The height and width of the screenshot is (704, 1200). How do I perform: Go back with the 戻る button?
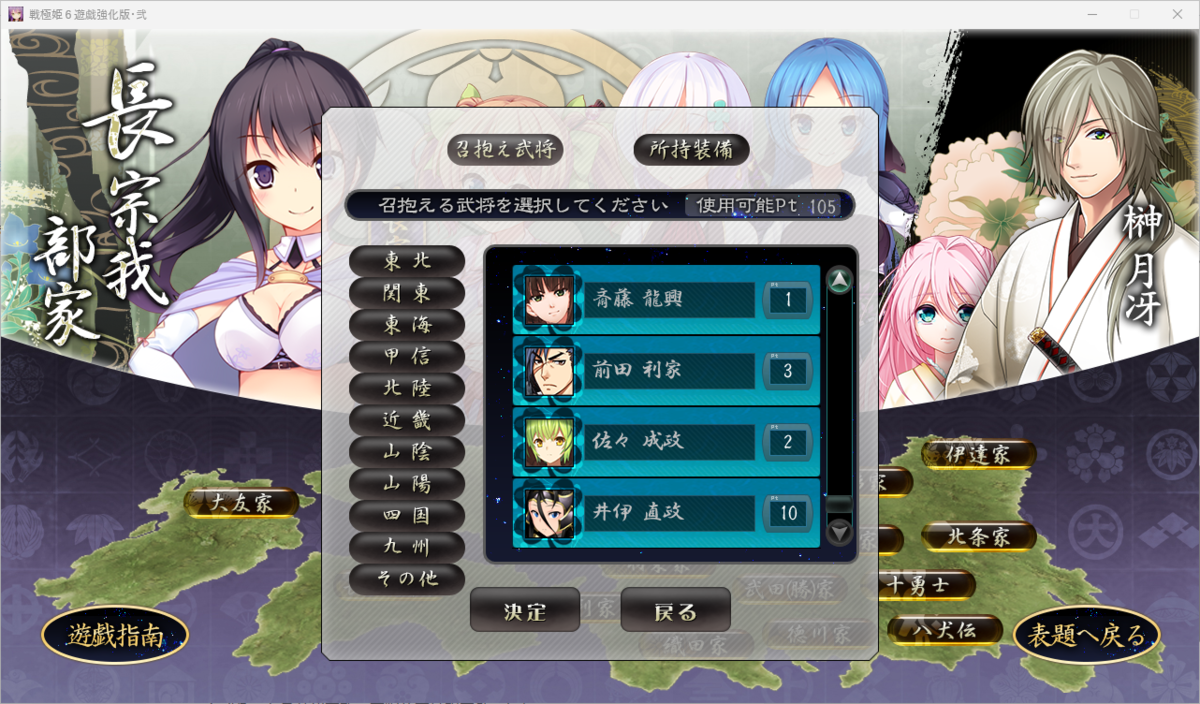click(x=675, y=611)
